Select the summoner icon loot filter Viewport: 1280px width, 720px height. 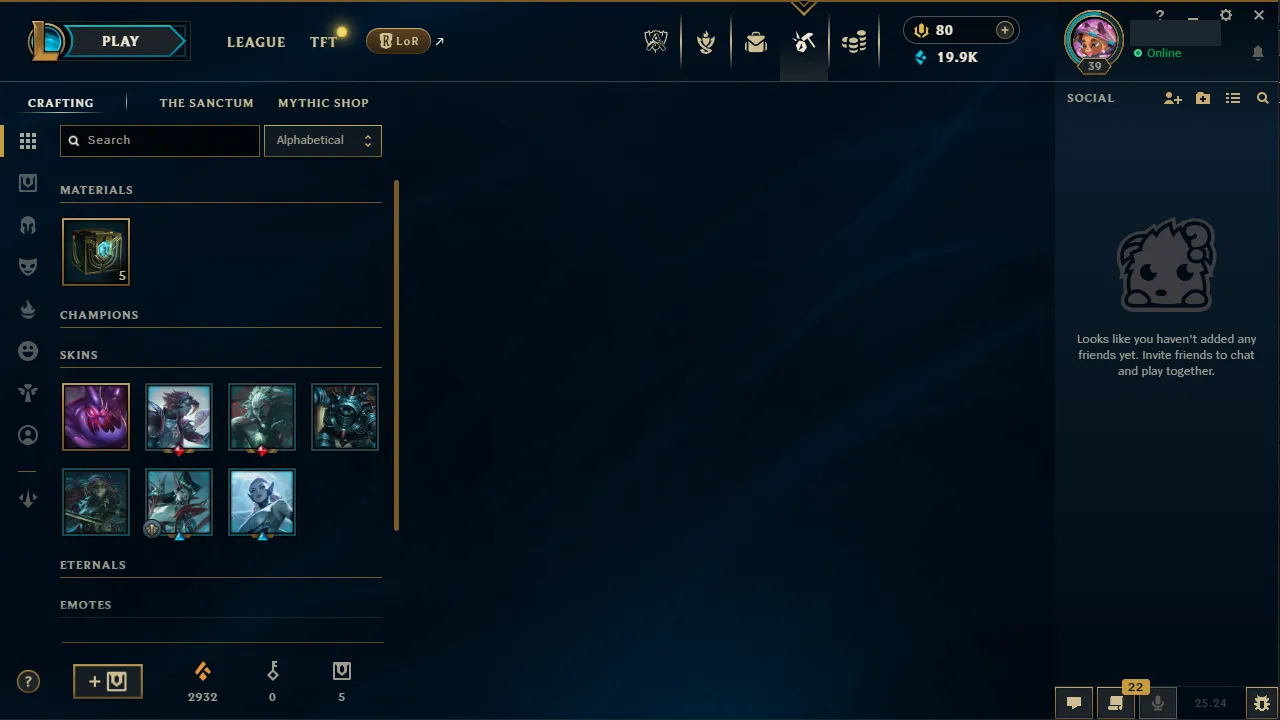(x=28, y=435)
